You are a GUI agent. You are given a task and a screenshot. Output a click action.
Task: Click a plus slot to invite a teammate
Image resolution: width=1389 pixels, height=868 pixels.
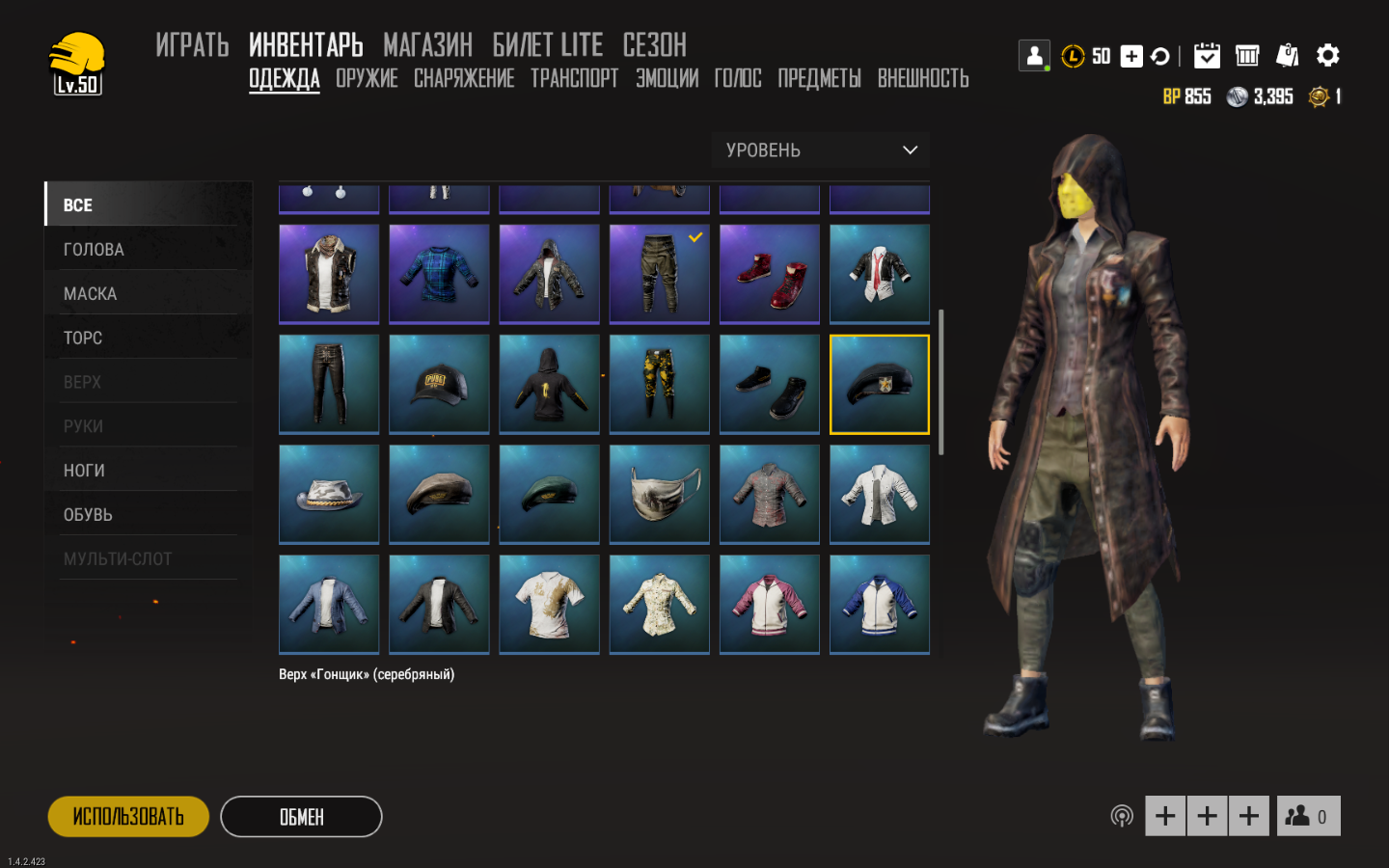pos(1164,815)
